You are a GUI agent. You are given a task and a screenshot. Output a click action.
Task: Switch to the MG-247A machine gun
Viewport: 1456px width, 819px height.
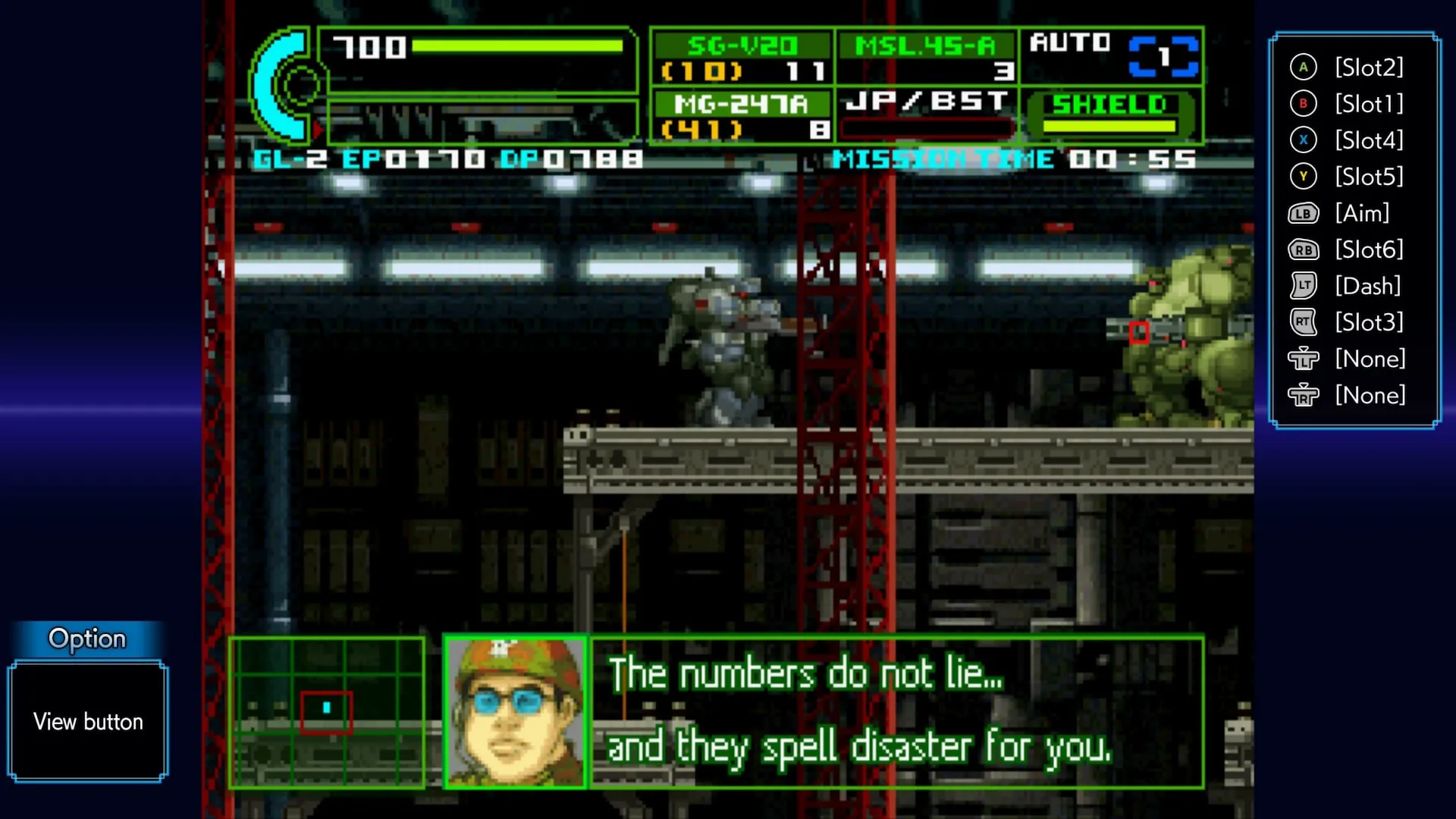click(742, 116)
